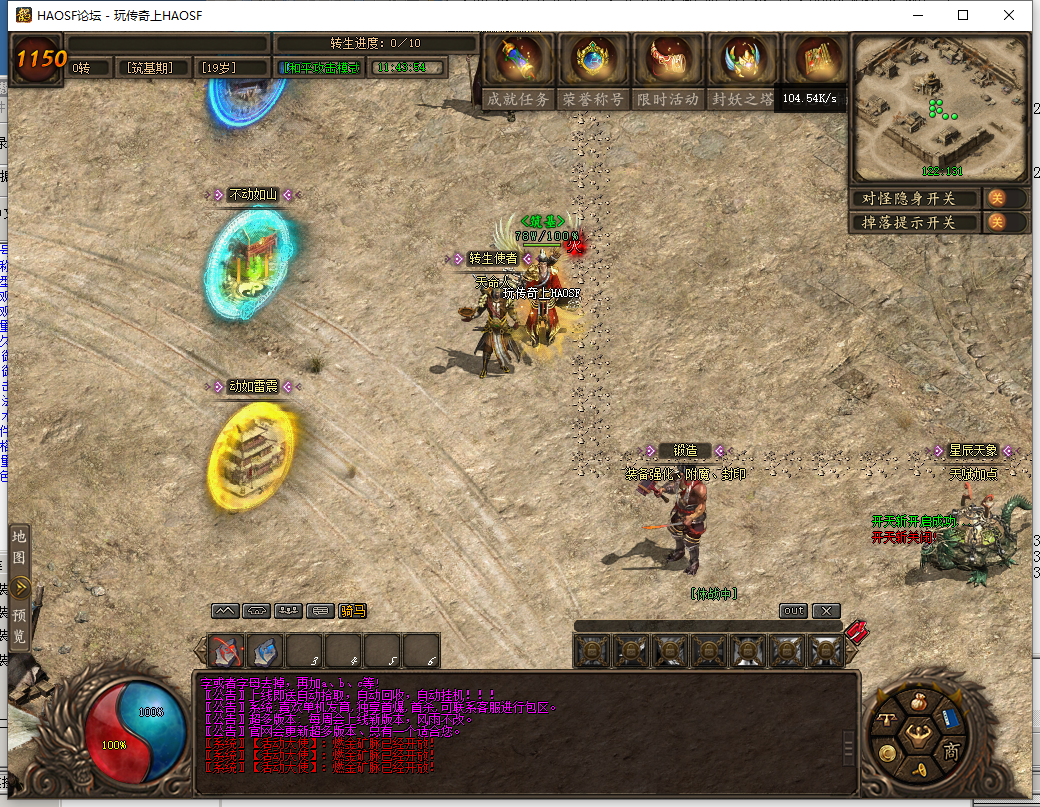The width and height of the screenshot is (1040, 807).
Task: Click the 'out' button above skill bar
Action: pos(793,611)
